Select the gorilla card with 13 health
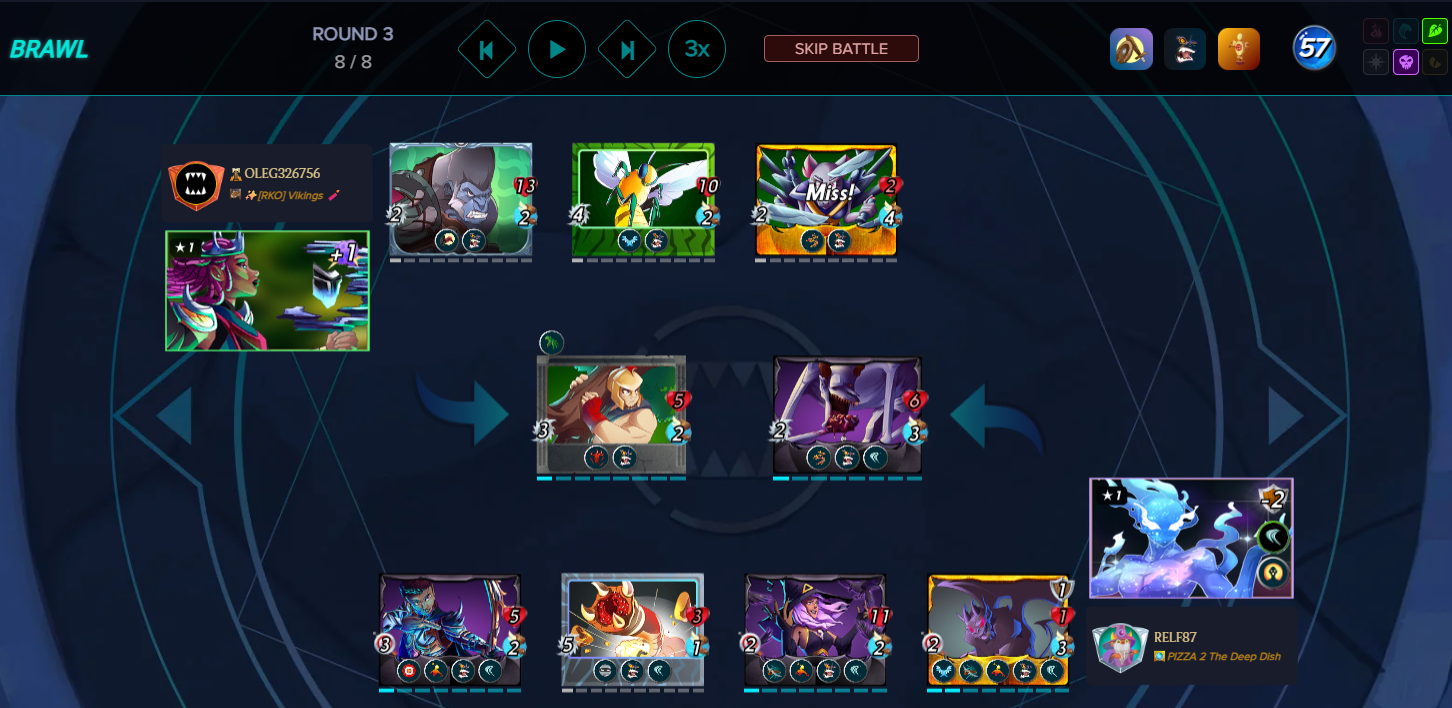The height and width of the screenshot is (708, 1452). [x=461, y=200]
